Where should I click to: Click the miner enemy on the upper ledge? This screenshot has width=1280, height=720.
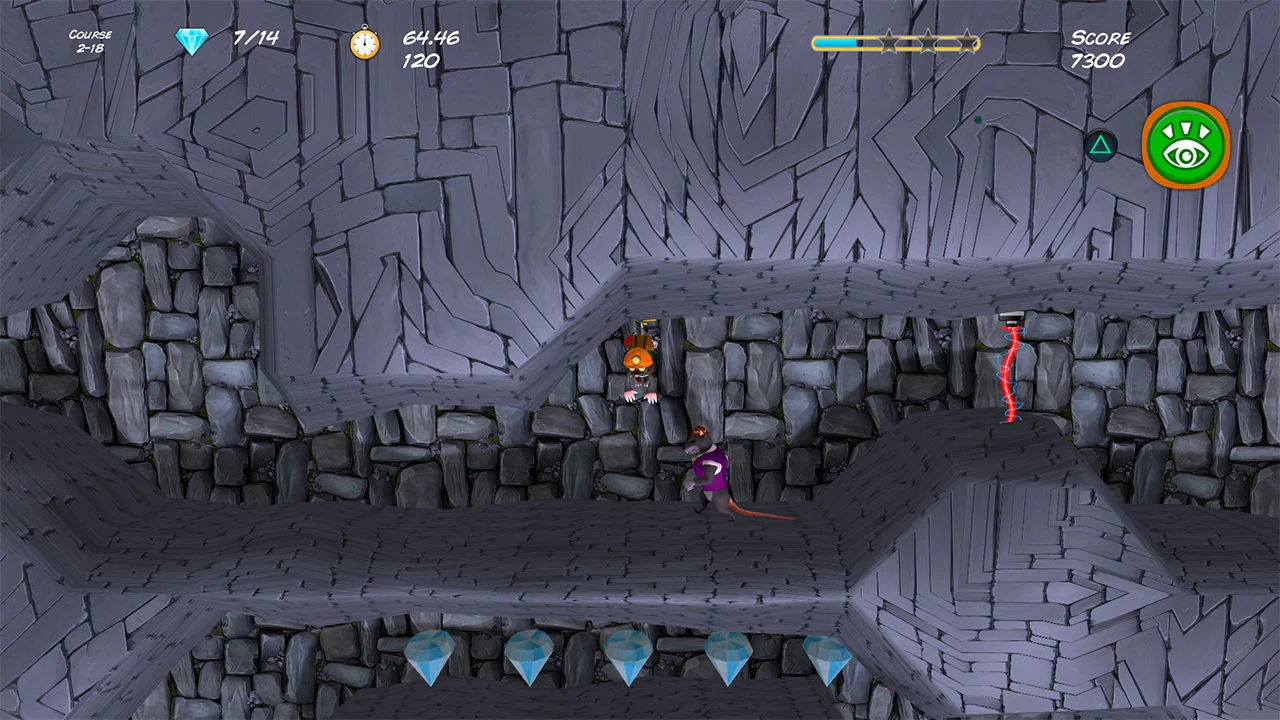point(638,367)
